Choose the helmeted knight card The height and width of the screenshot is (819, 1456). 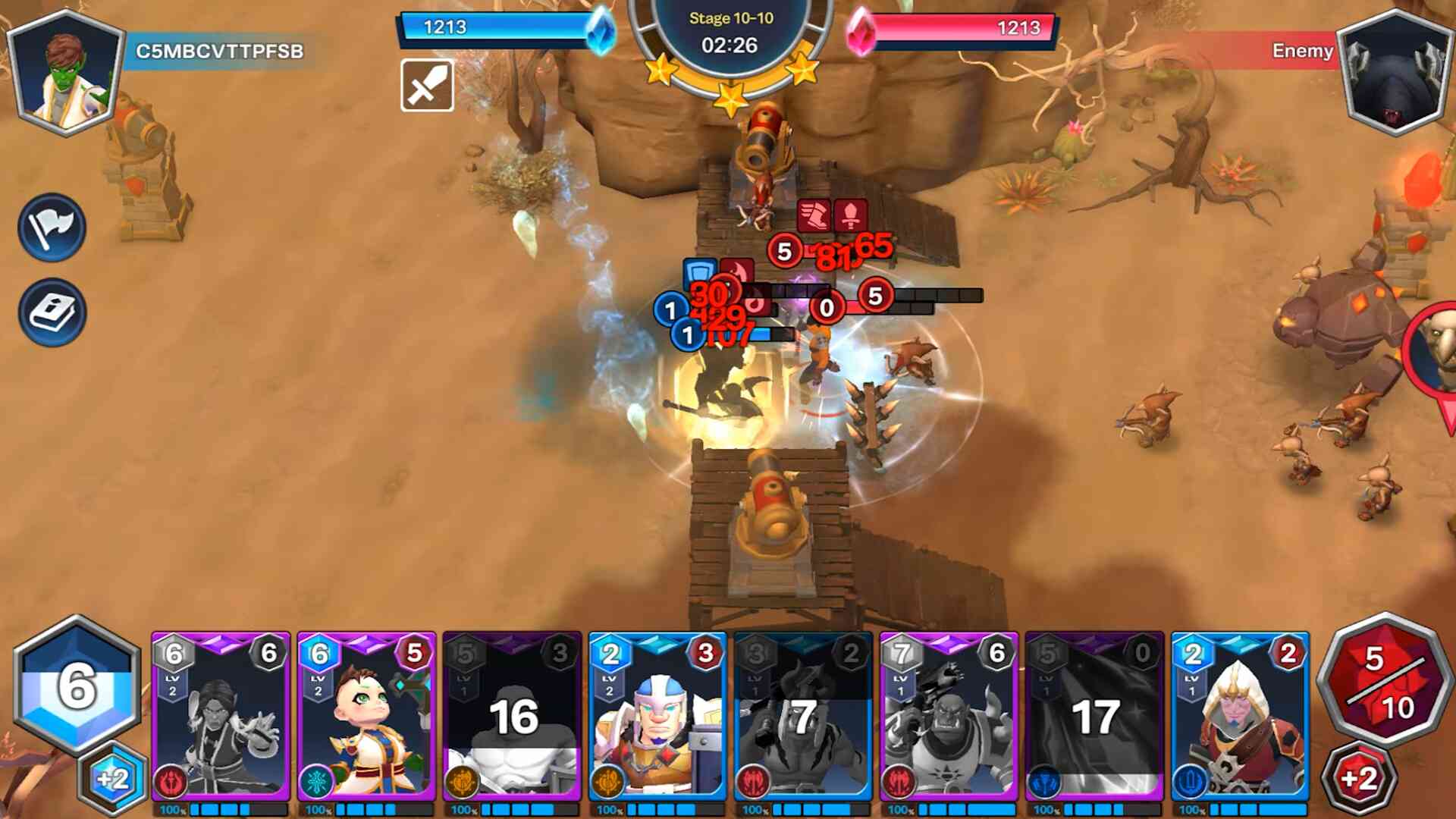click(657, 717)
